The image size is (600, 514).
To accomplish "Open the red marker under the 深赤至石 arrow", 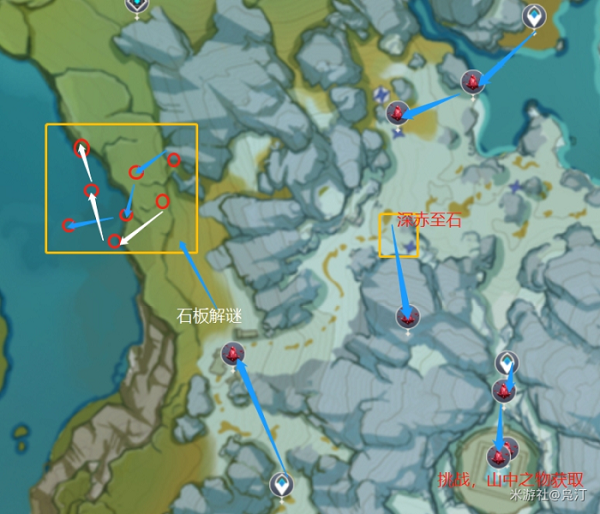I will tap(407, 318).
